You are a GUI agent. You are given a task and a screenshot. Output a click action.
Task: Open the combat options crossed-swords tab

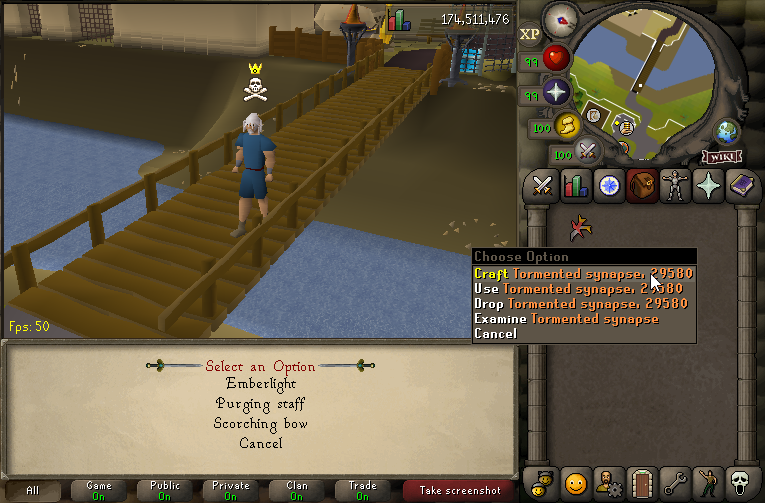[x=543, y=186]
